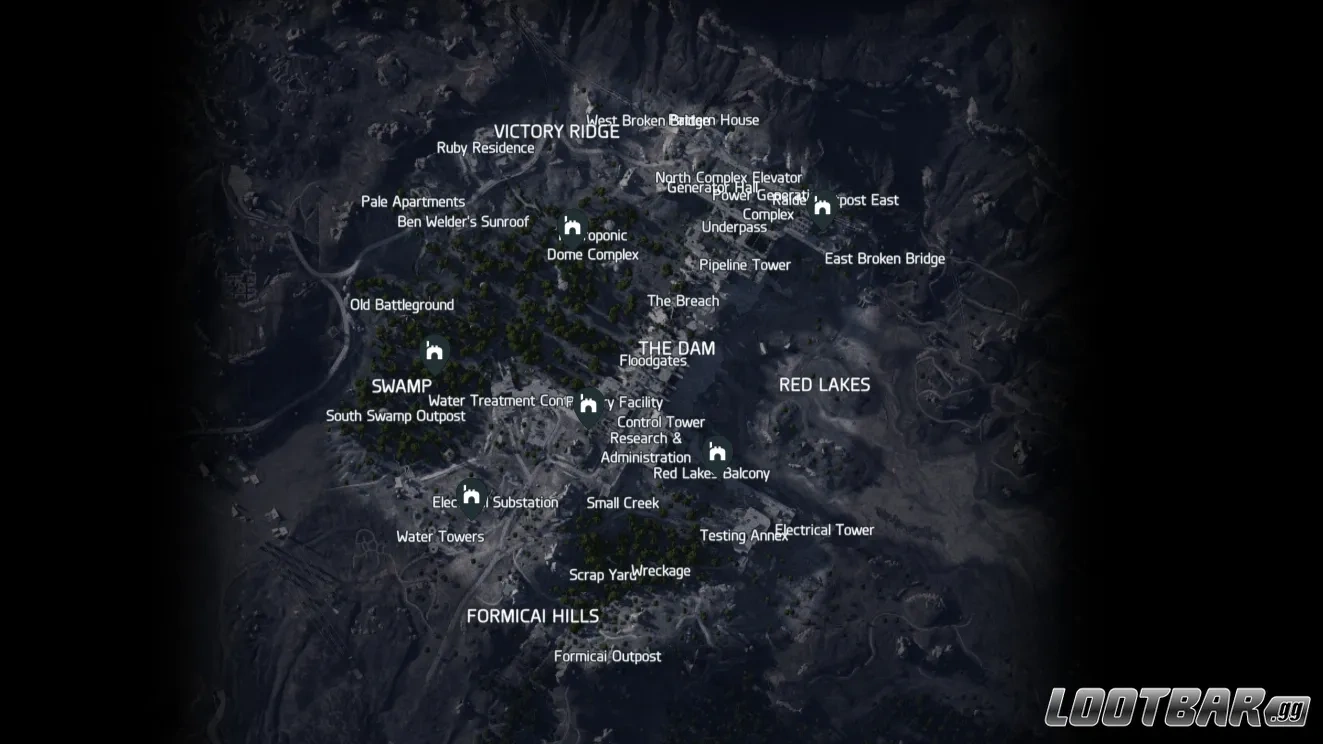Select the Red Lakes Balcony outpost icon
Screen dimensions: 1323x744
coord(717,450)
